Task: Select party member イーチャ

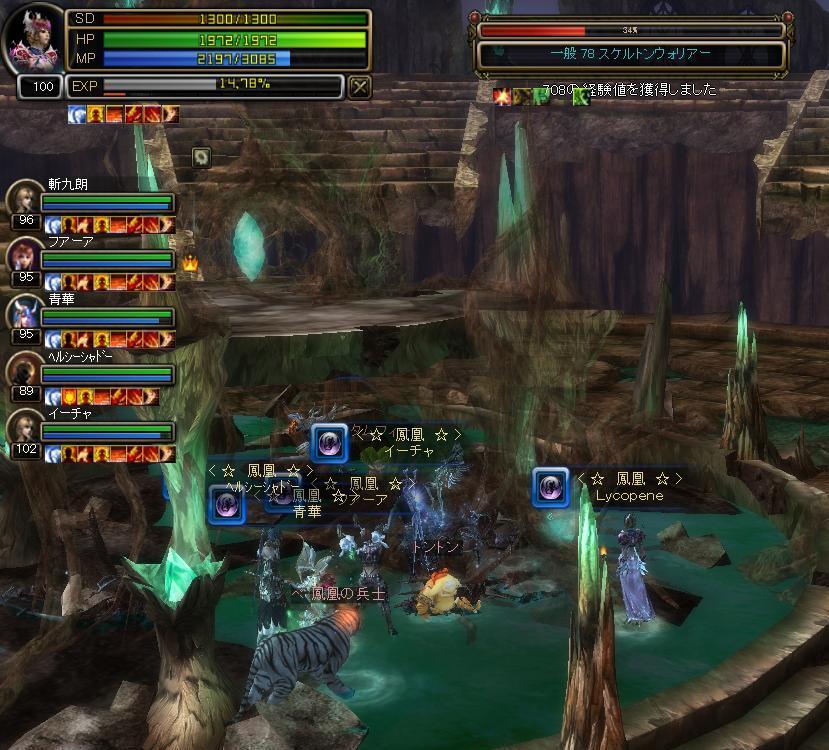Action: (24, 427)
